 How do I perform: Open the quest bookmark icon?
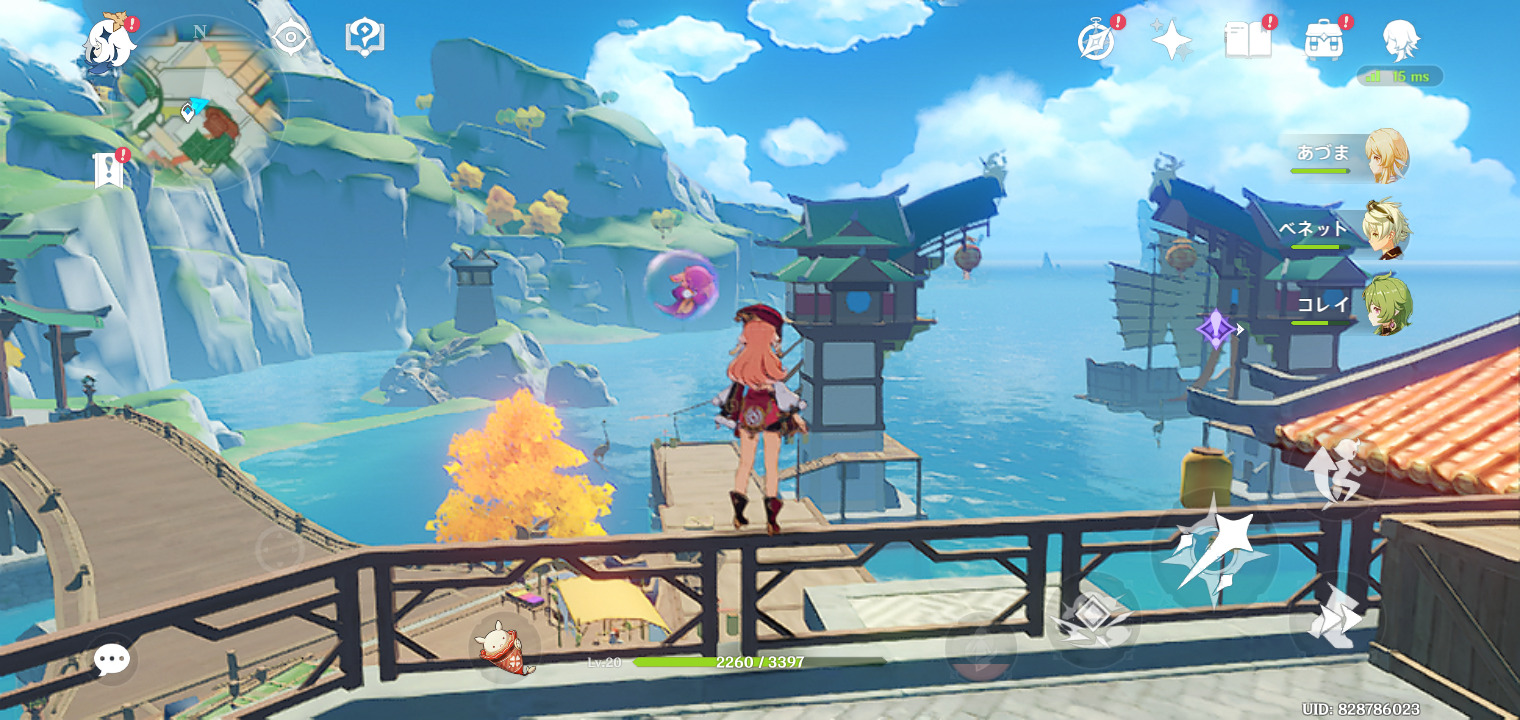click(108, 171)
